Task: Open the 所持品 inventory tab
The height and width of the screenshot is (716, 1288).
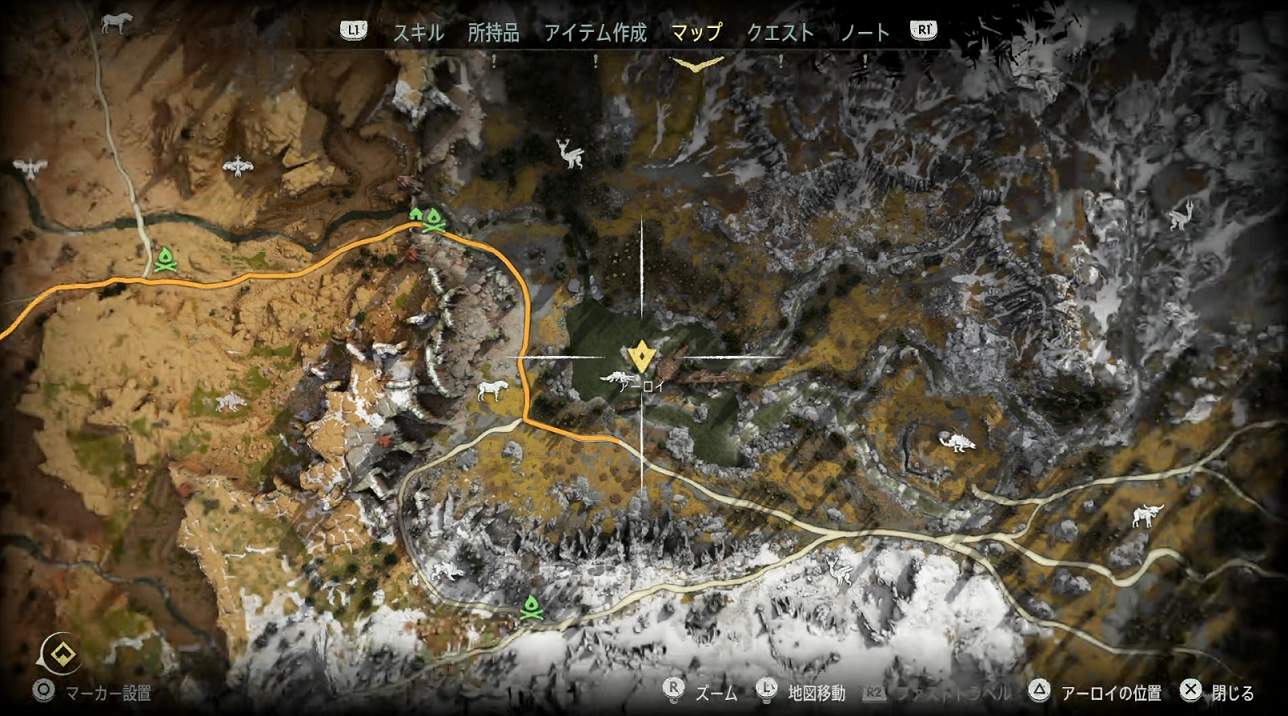Action: [x=493, y=32]
